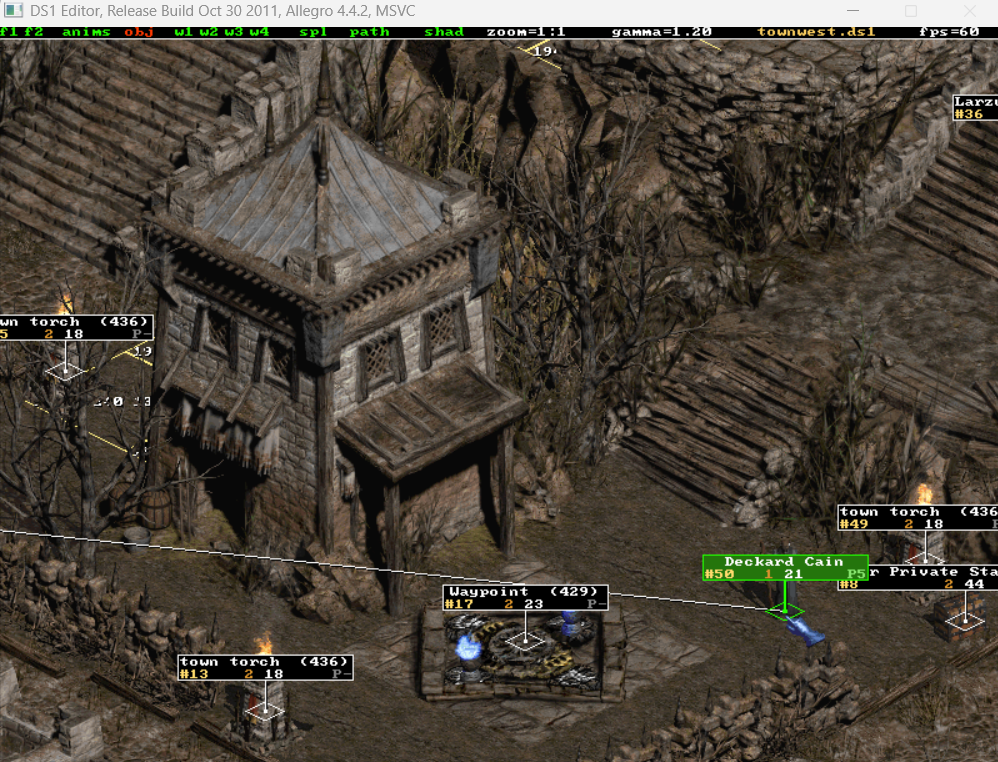Toggle the f2 floor layer
Image resolution: width=998 pixels, height=762 pixels.
pos(34,32)
